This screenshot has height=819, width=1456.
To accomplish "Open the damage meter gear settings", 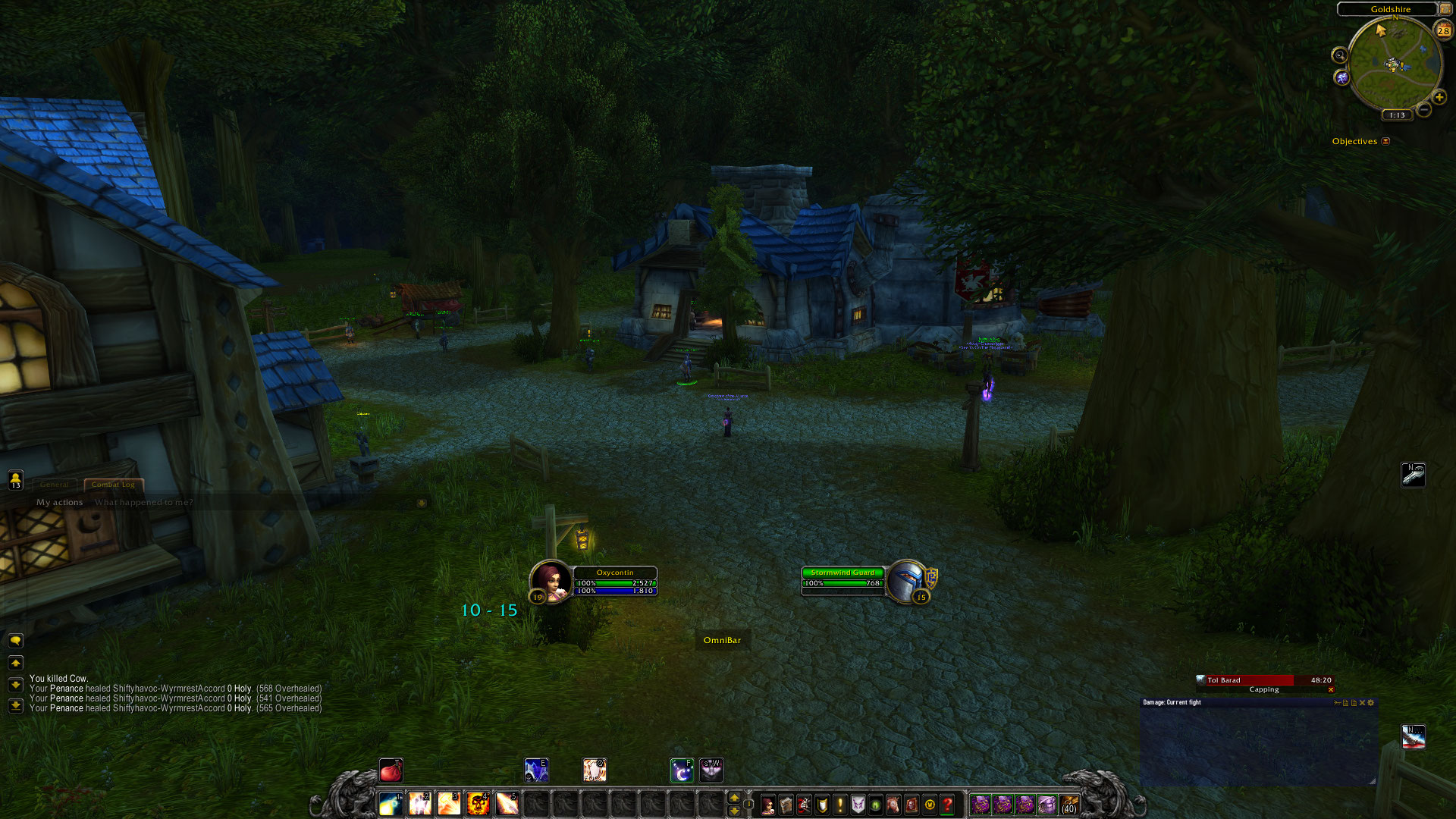I will pos(1371,703).
